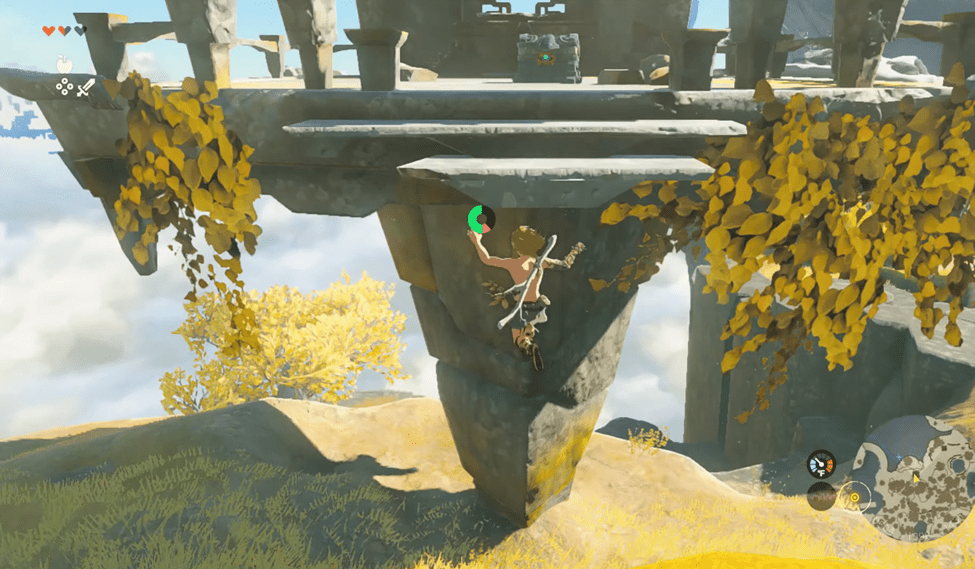Image resolution: width=975 pixels, height=569 pixels.
Task: Click the sword weapon icon
Action: (85, 88)
